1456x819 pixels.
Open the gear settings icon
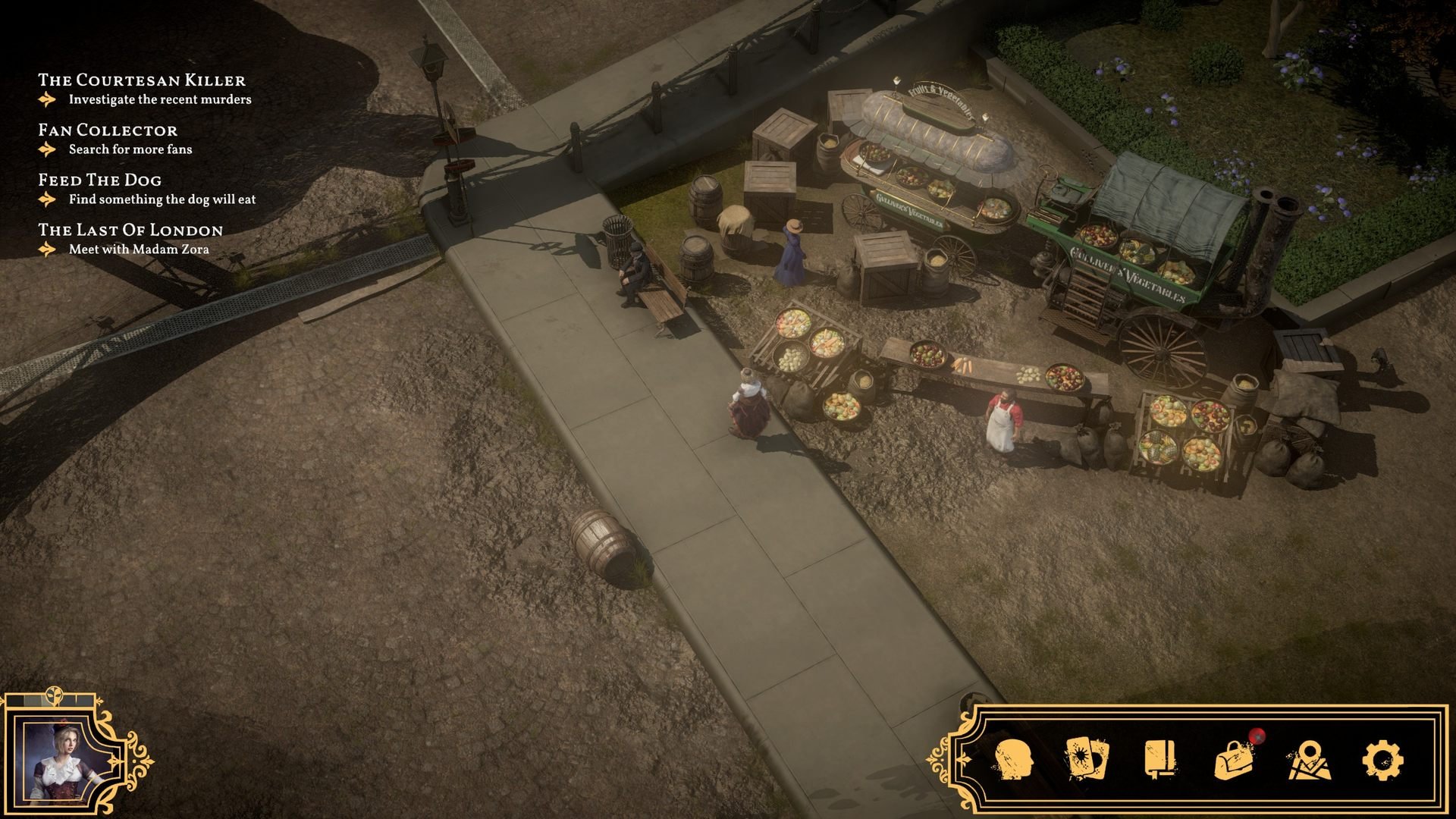pyautogui.click(x=1382, y=760)
